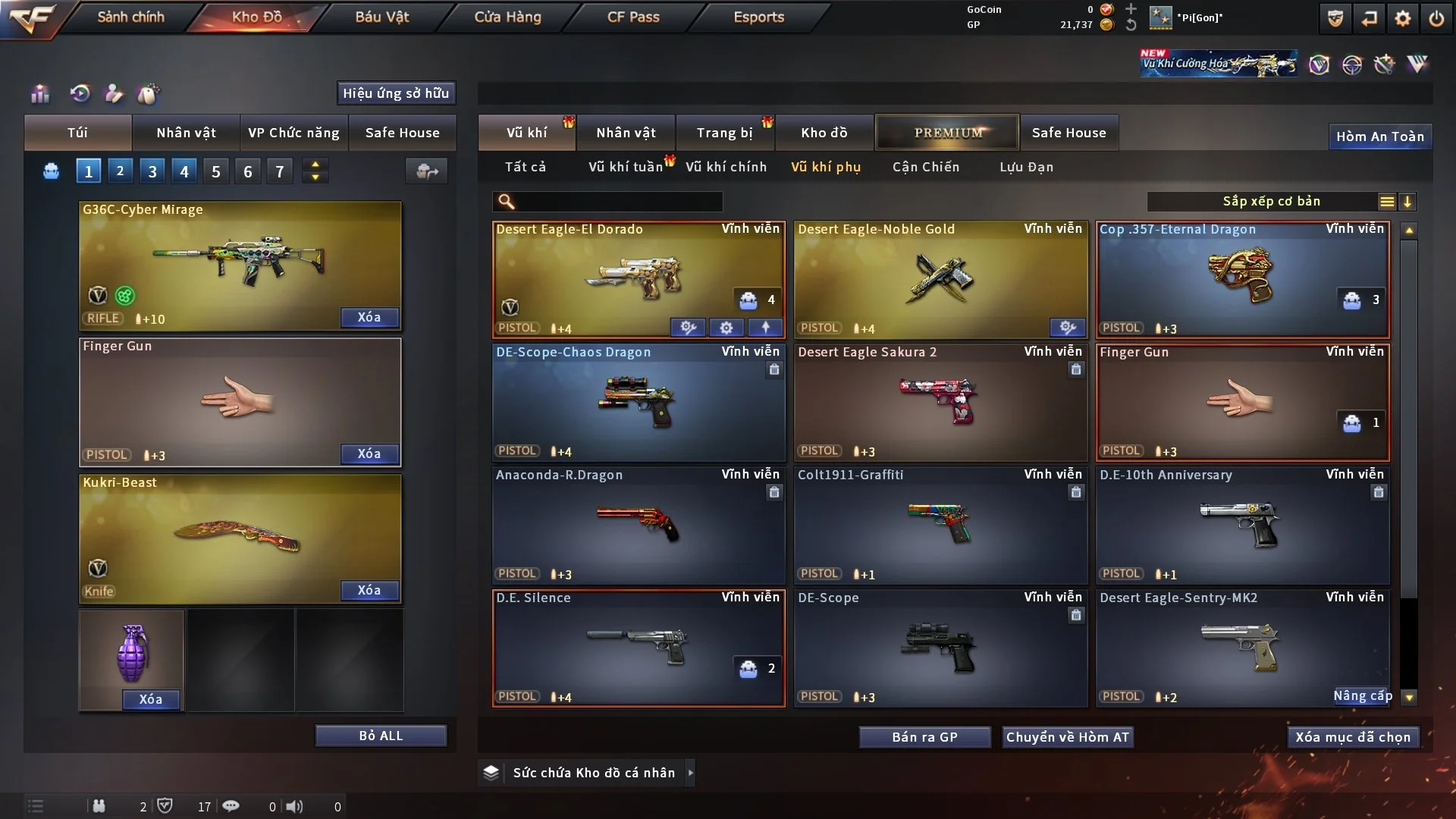This screenshot has width=1456, height=819.
Task: Open the Sắp xếp cơ bản sort dropdown
Action: tap(1271, 202)
